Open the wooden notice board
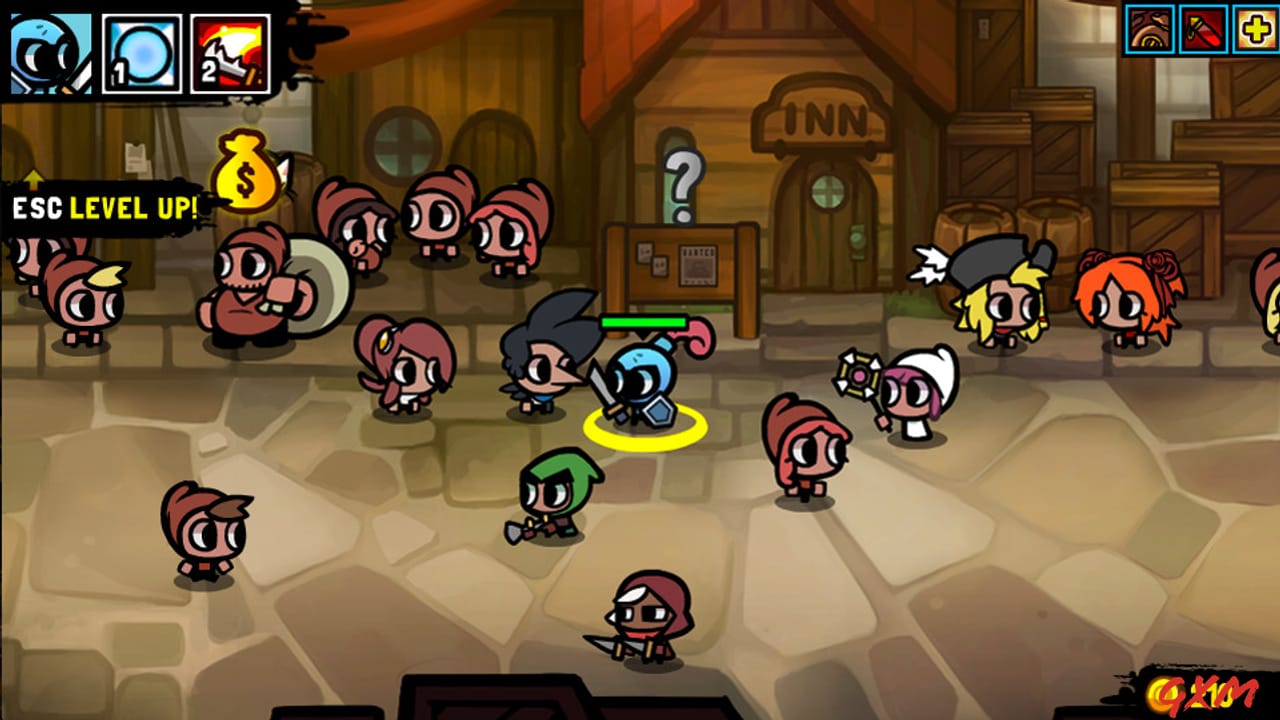Viewport: 1280px width, 720px height. pyautogui.click(x=680, y=262)
